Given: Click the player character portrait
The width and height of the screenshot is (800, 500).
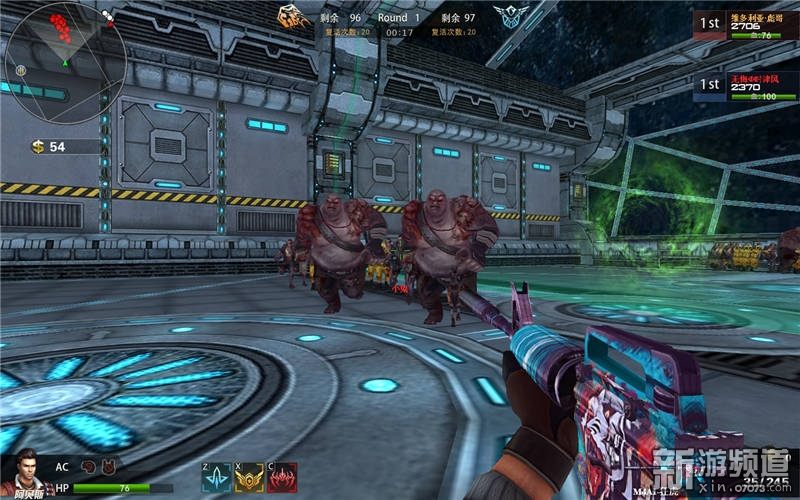Looking at the screenshot, I should click(22, 475).
